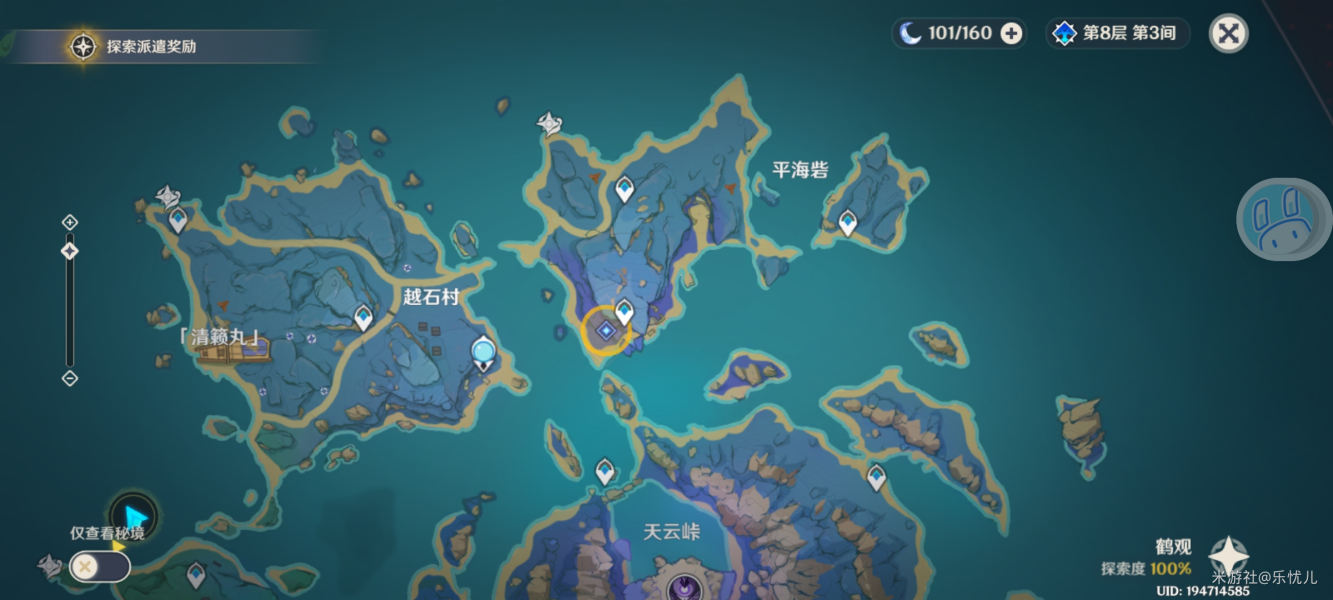Screen dimensions: 1333x600
Task: Open the 第8层 第3间 Spiral Abyss indicator
Action: (1117, 33)
